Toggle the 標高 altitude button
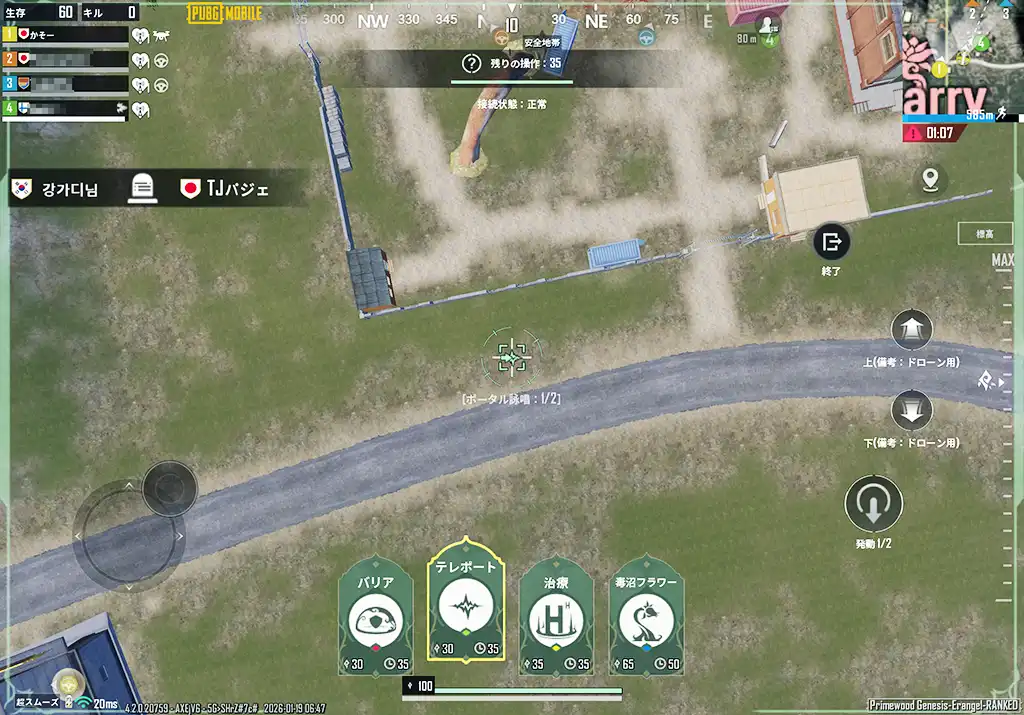Viewport: 1024px width, 715px height. pos(984,233)
